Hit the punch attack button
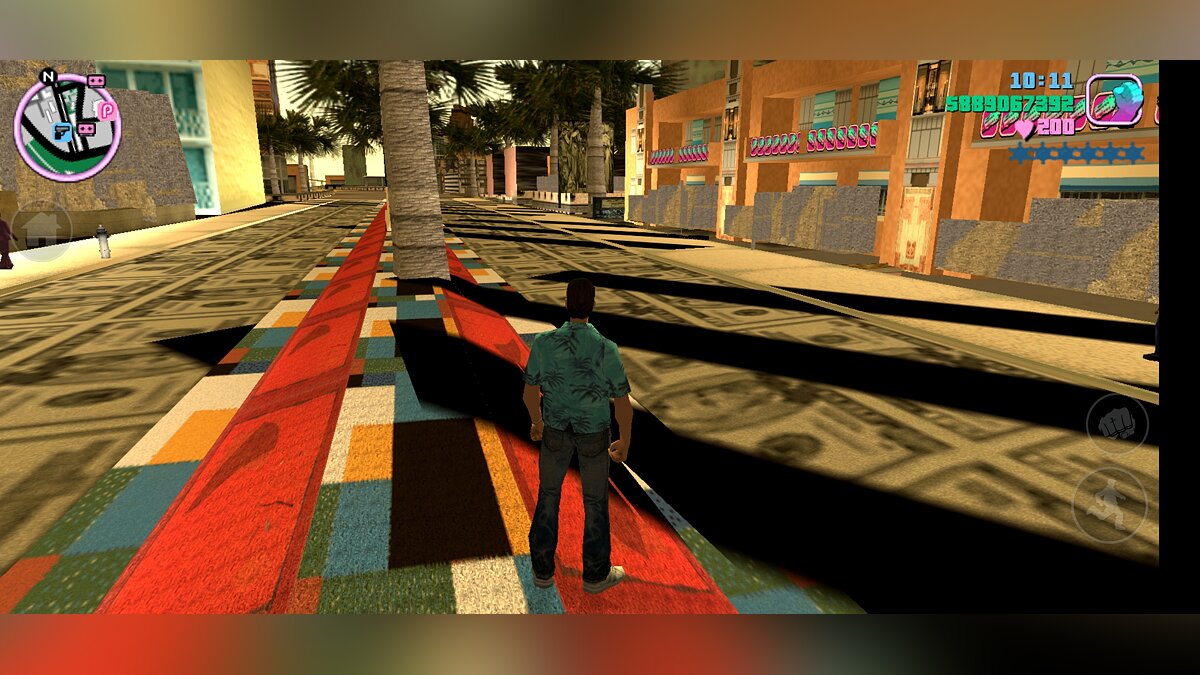This screenshot has height=675, width=1200. (1116, 423)
